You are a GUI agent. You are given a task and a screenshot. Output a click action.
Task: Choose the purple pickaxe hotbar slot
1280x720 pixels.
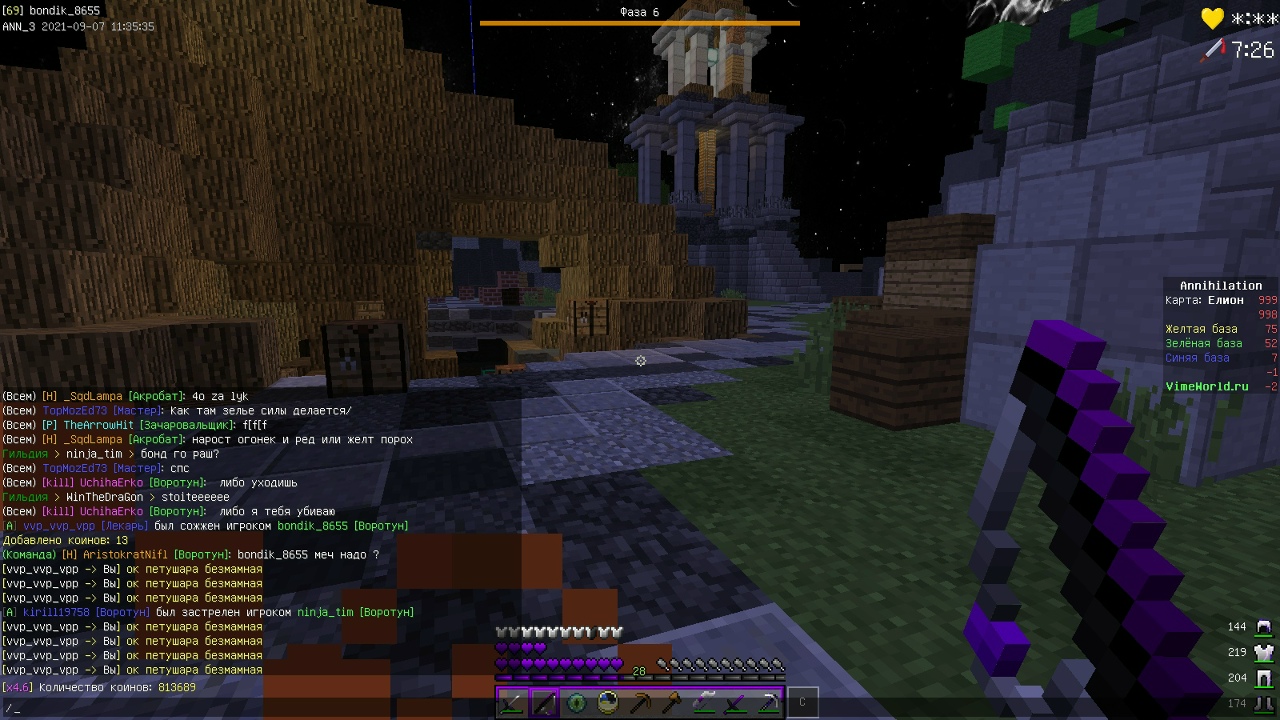768,703
